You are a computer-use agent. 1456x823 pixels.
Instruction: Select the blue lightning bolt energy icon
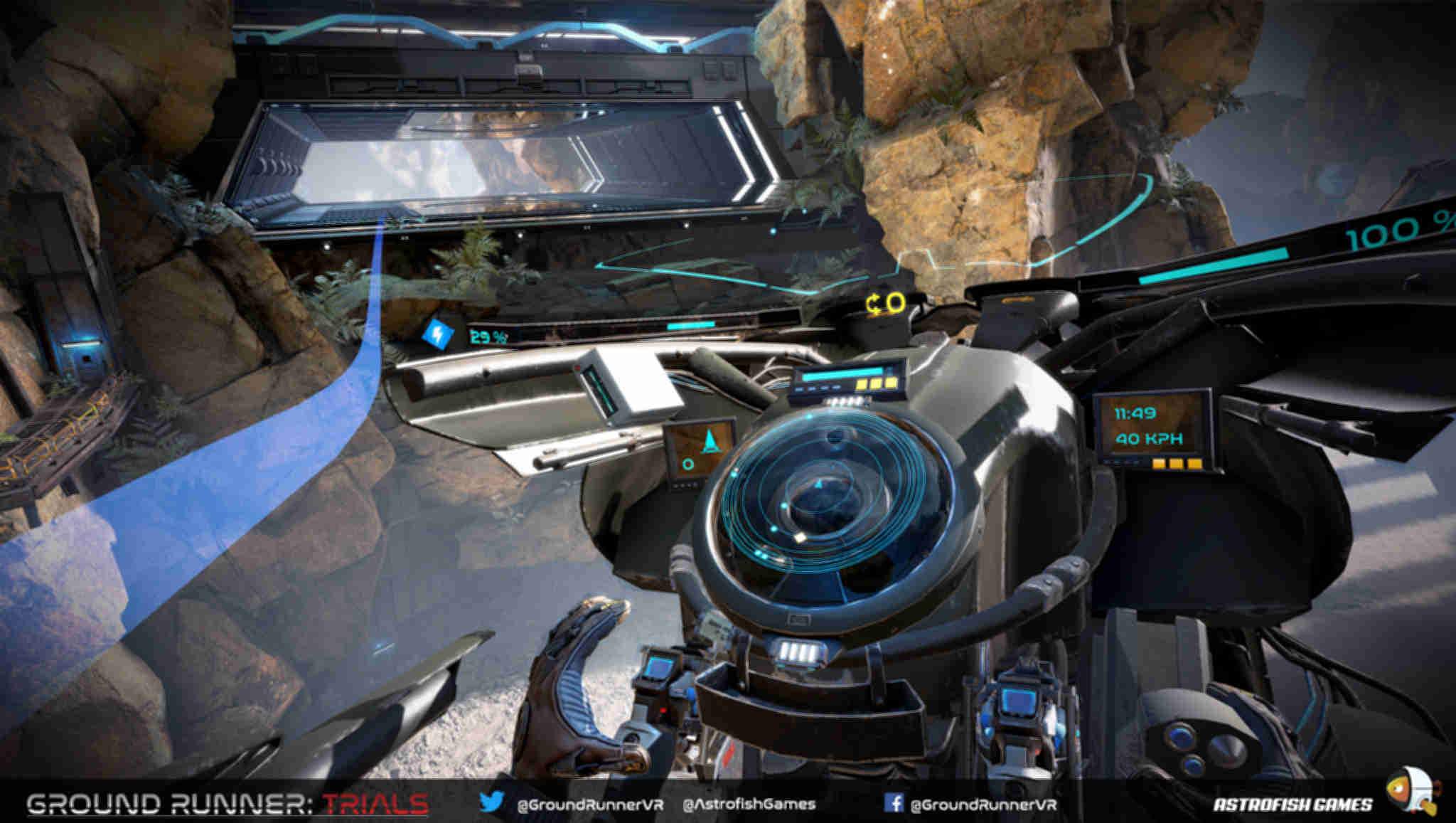(437, 332)
